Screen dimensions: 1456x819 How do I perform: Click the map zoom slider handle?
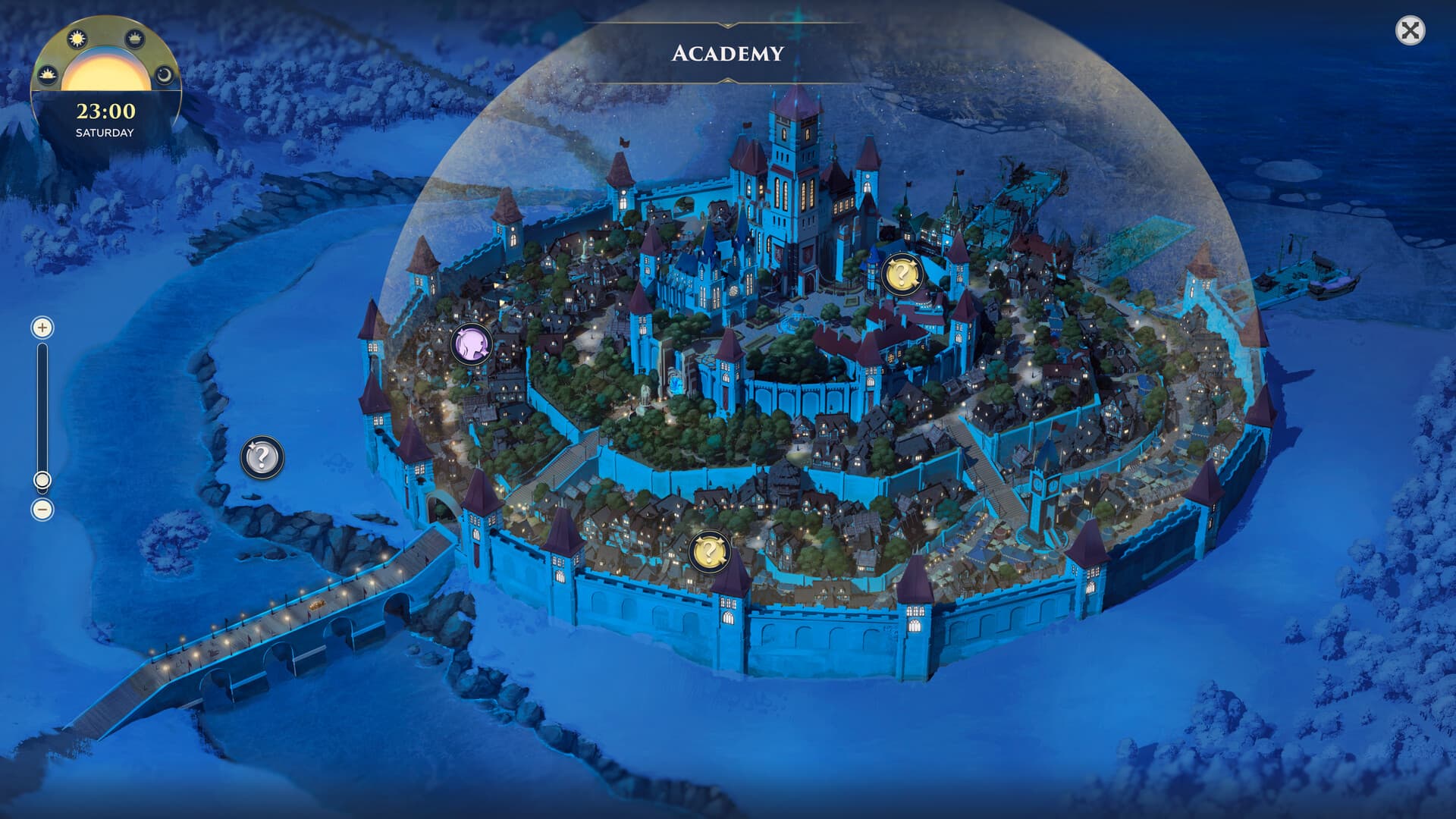tap(42, 480)
